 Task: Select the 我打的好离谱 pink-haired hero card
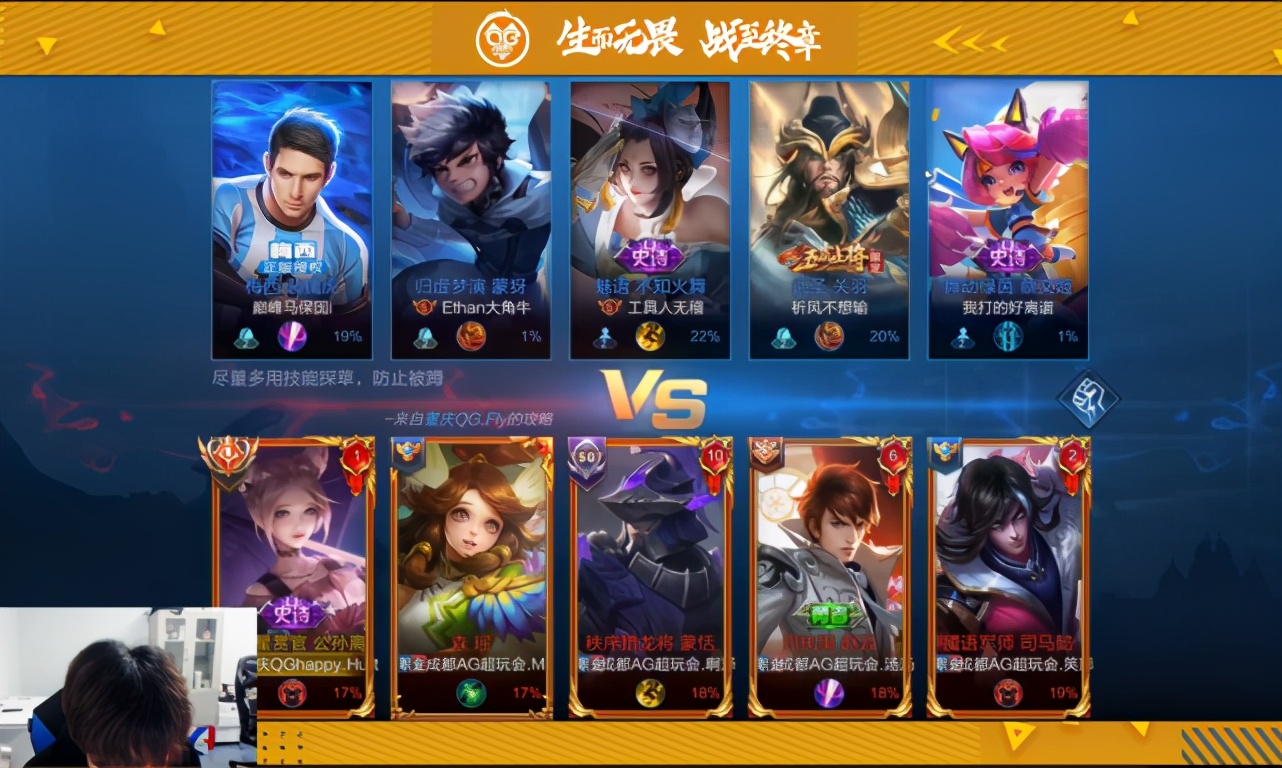pos(1008,219)
